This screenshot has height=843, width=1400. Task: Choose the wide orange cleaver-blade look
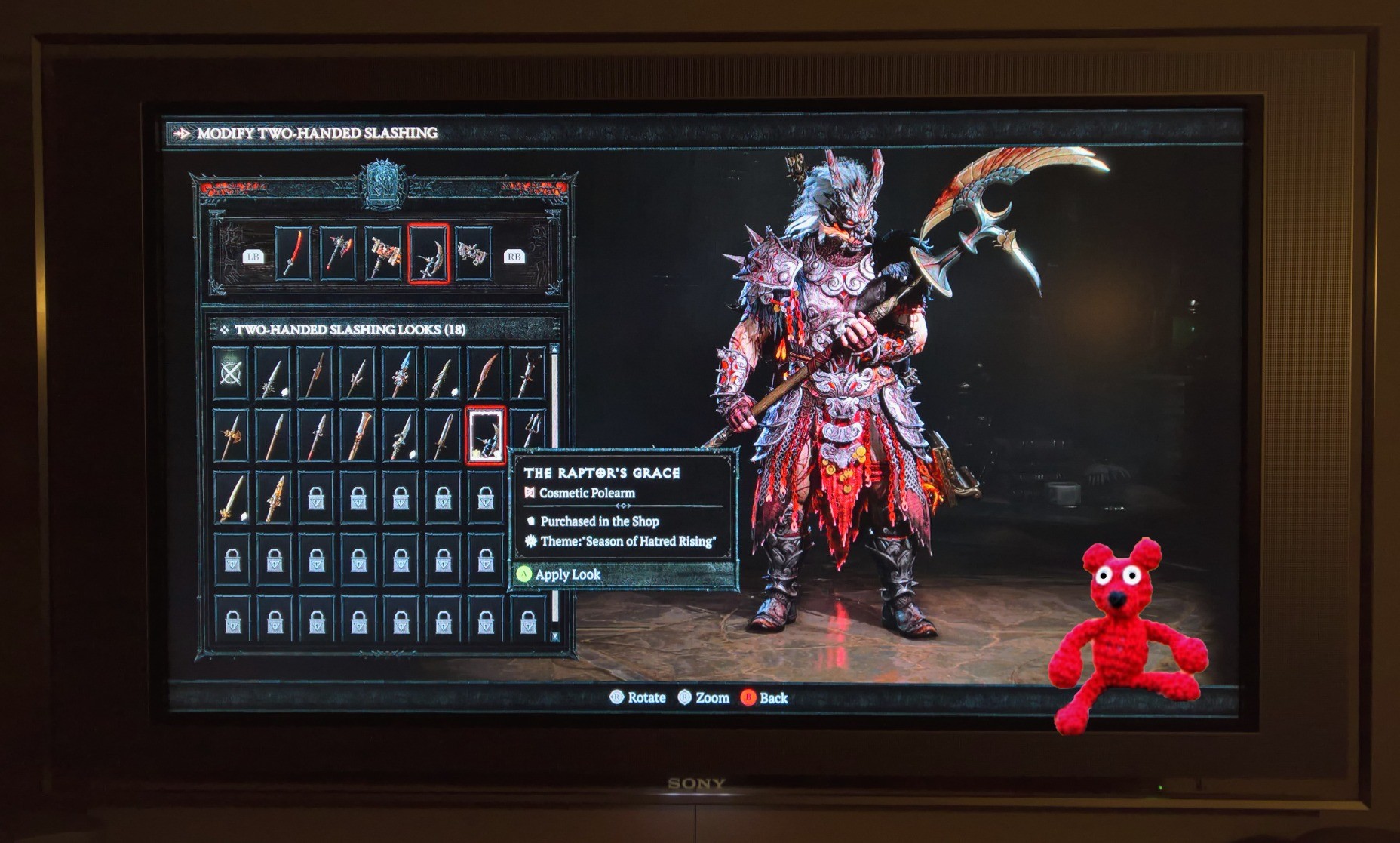click(x=358, y=435)
